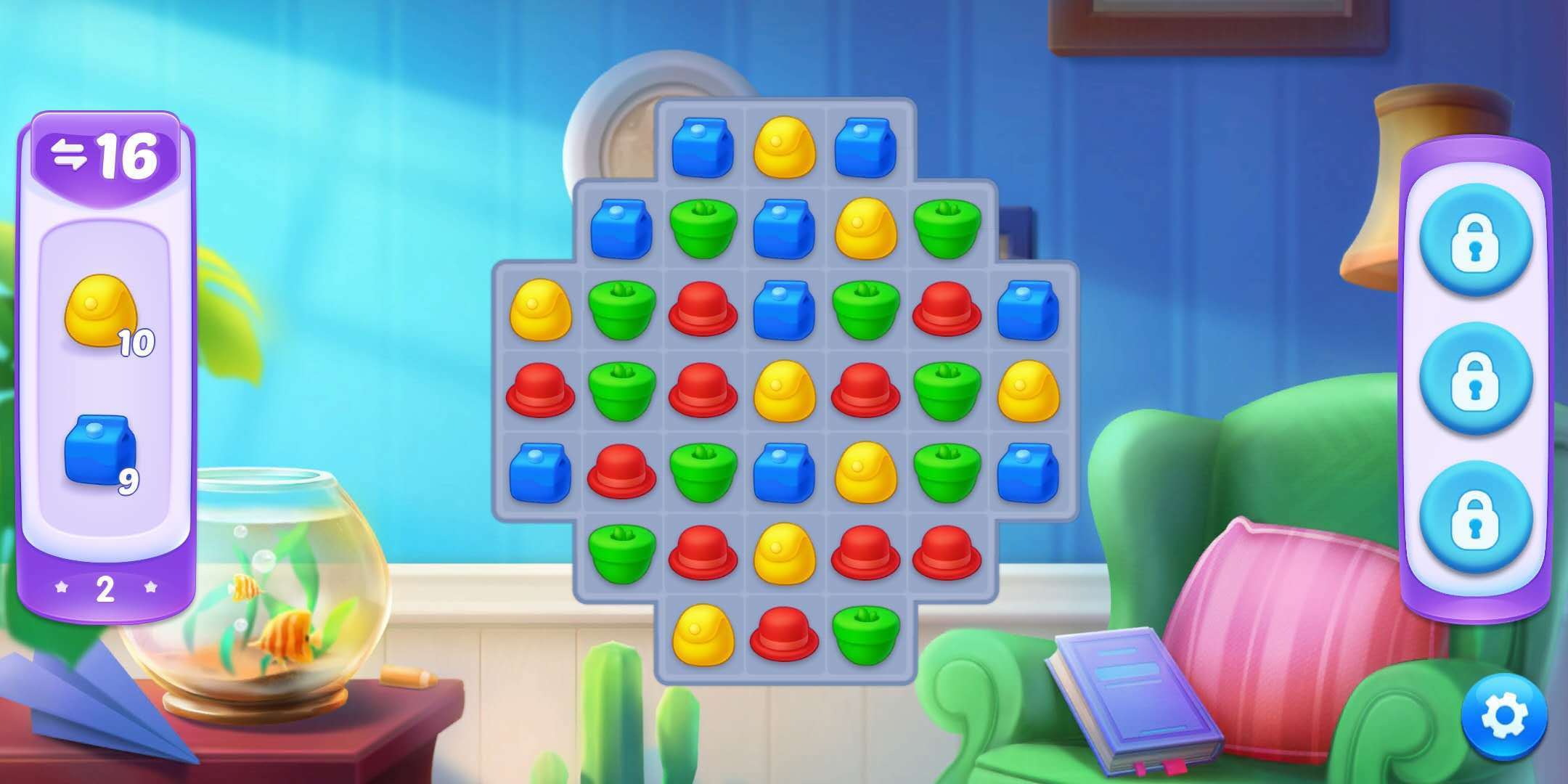
Task: Tap the yellow tile in the sixth row
Action: [784, 553]
